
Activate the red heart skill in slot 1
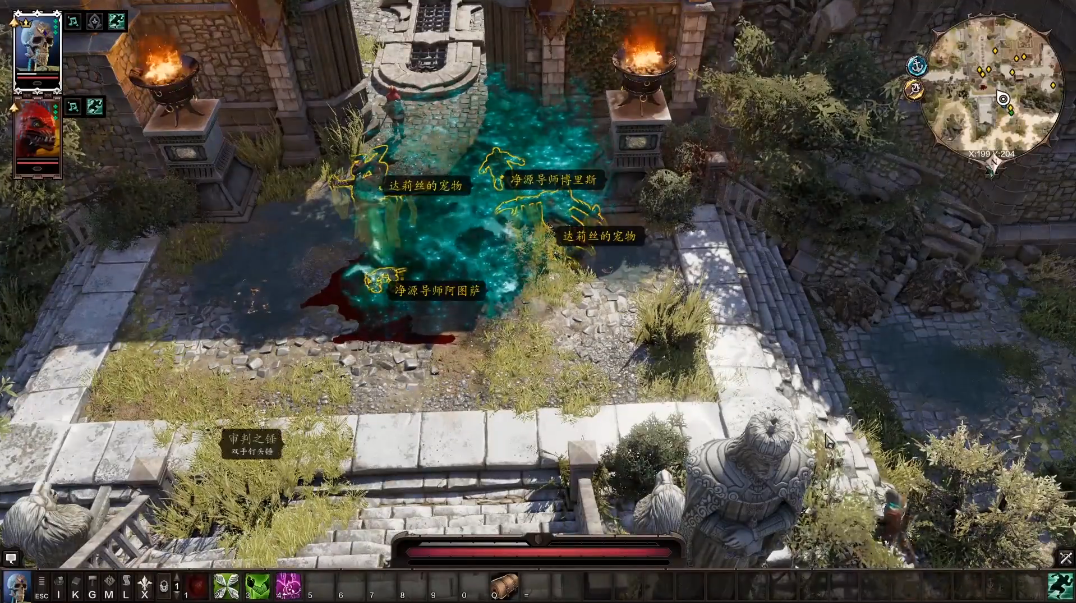tap(198, 586)
